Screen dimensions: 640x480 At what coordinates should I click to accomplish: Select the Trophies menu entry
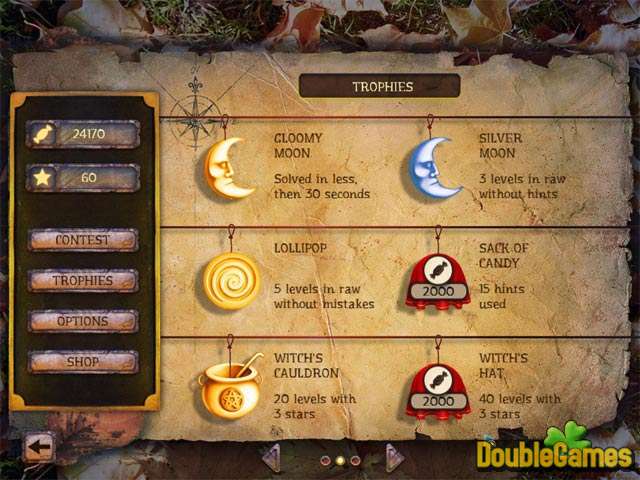click(x=83, y=281)
